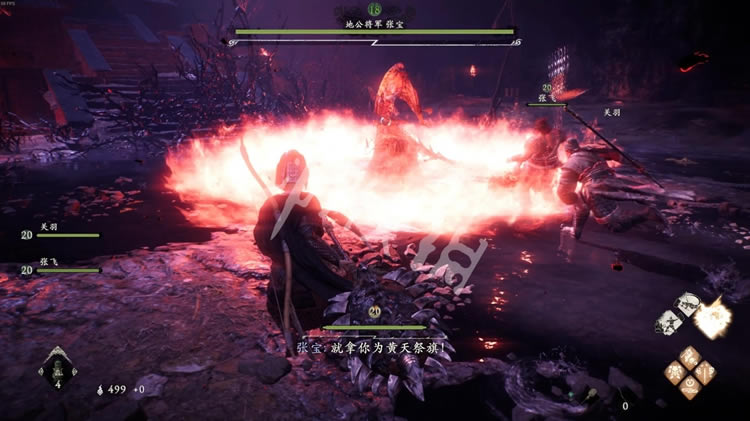Image resolution: width=750 pixels, height=421 pixels.
Task: Activate the top diamond skill icon
Action: 688,356
